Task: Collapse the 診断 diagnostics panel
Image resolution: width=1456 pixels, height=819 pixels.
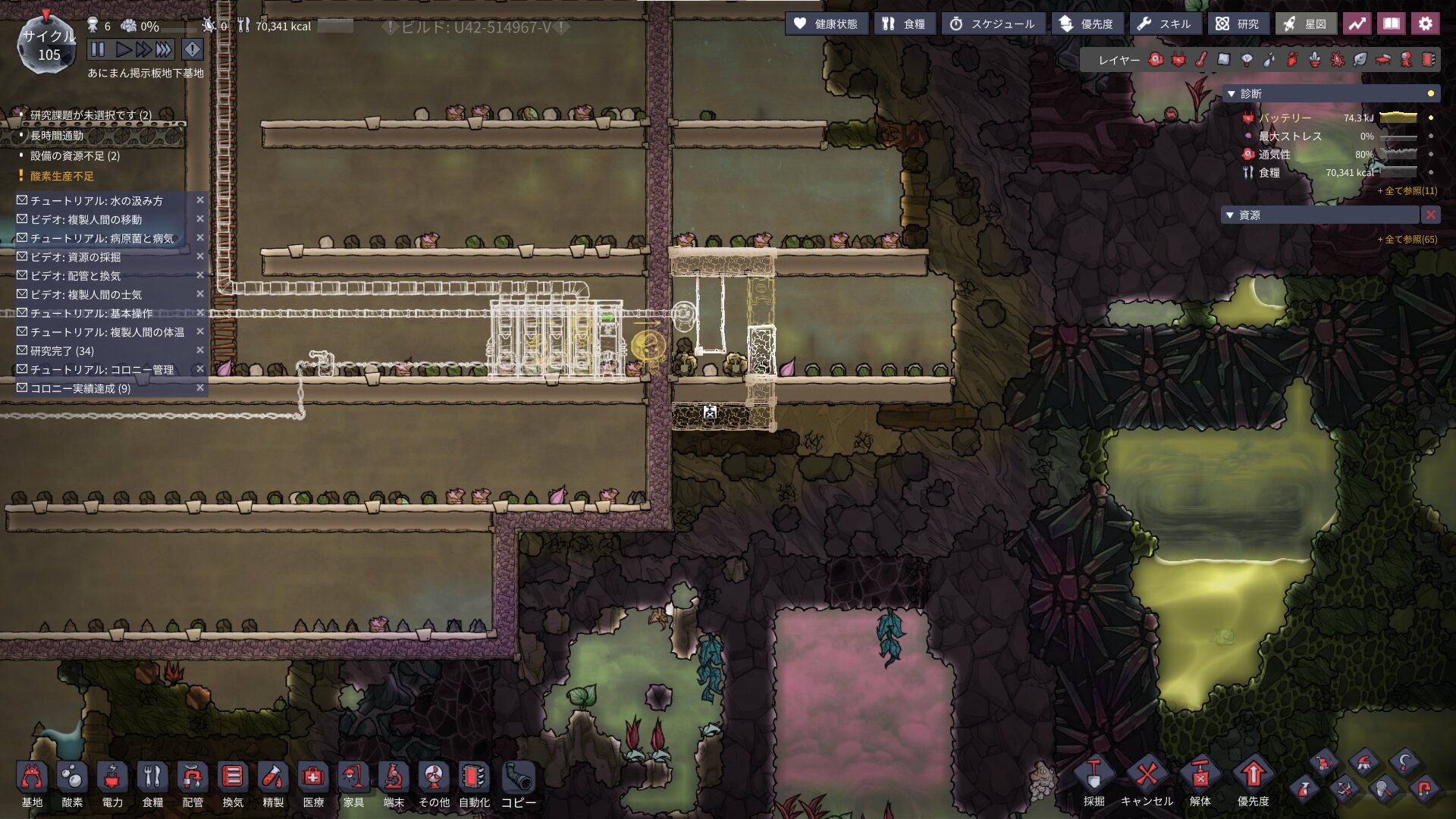Action: pyautogui.click(x=1231, y=94)
